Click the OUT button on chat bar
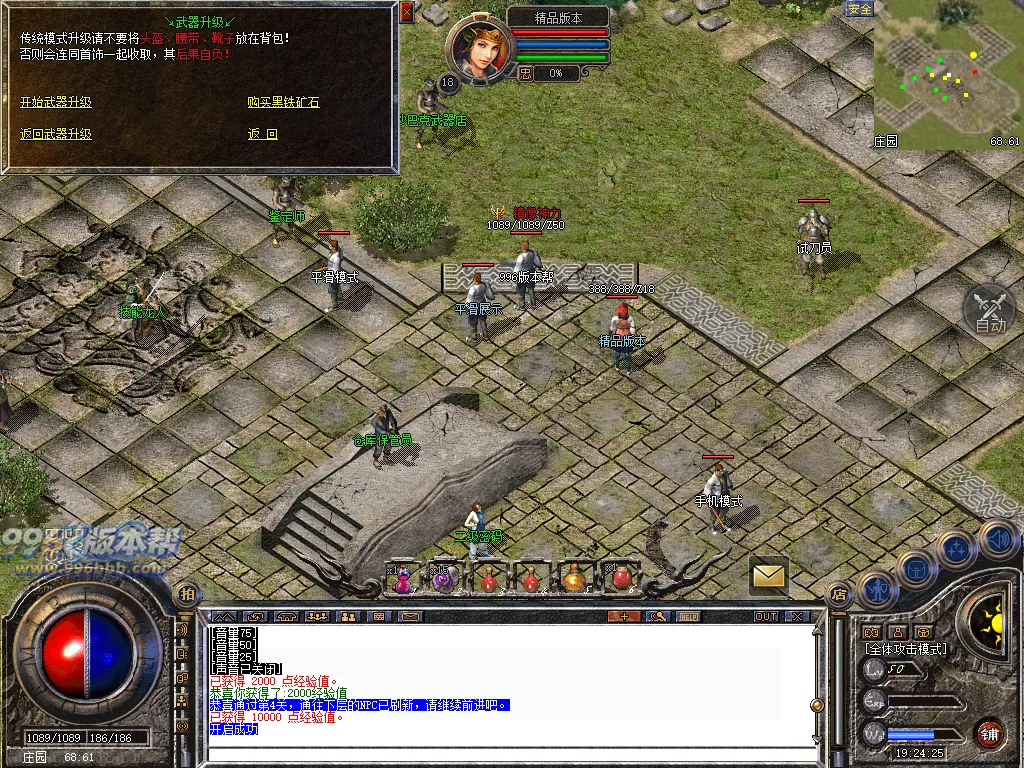The height and width of the screenshot is (768, 1024). click(766, 616)
